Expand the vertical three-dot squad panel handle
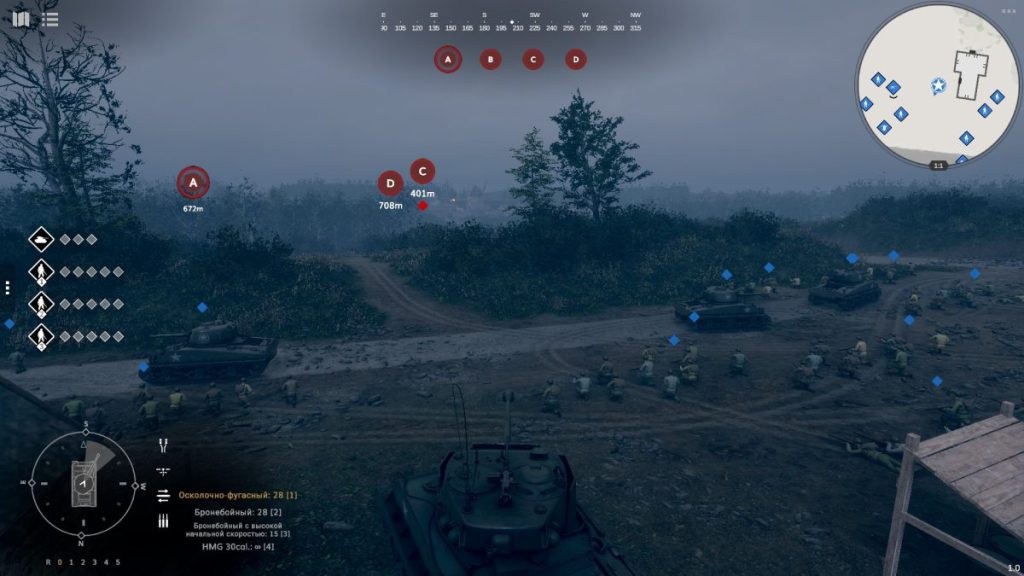 pos(7,288)
